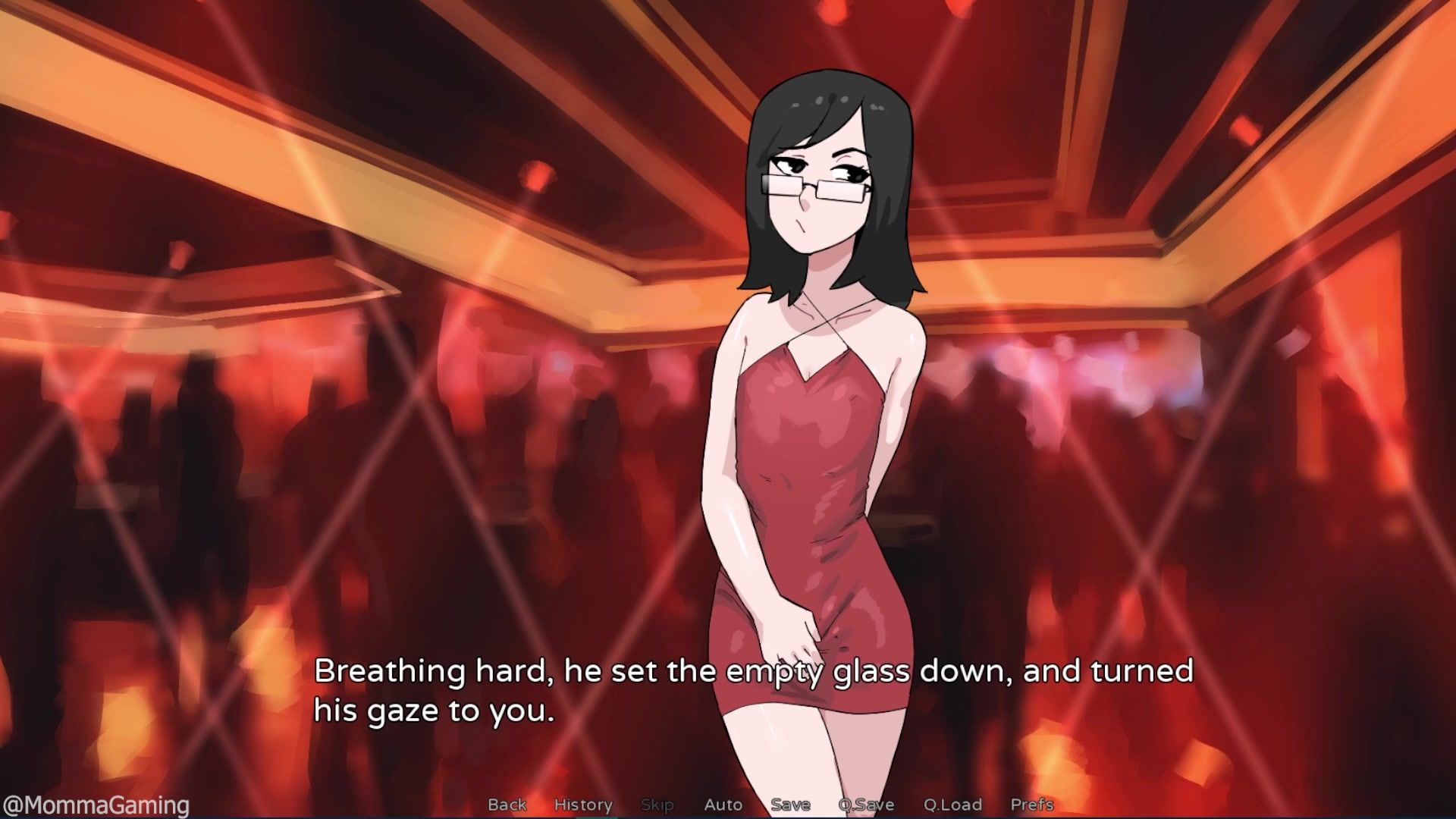
Task: Activate Skip in the quick menu
Action: tap(657, 805)
